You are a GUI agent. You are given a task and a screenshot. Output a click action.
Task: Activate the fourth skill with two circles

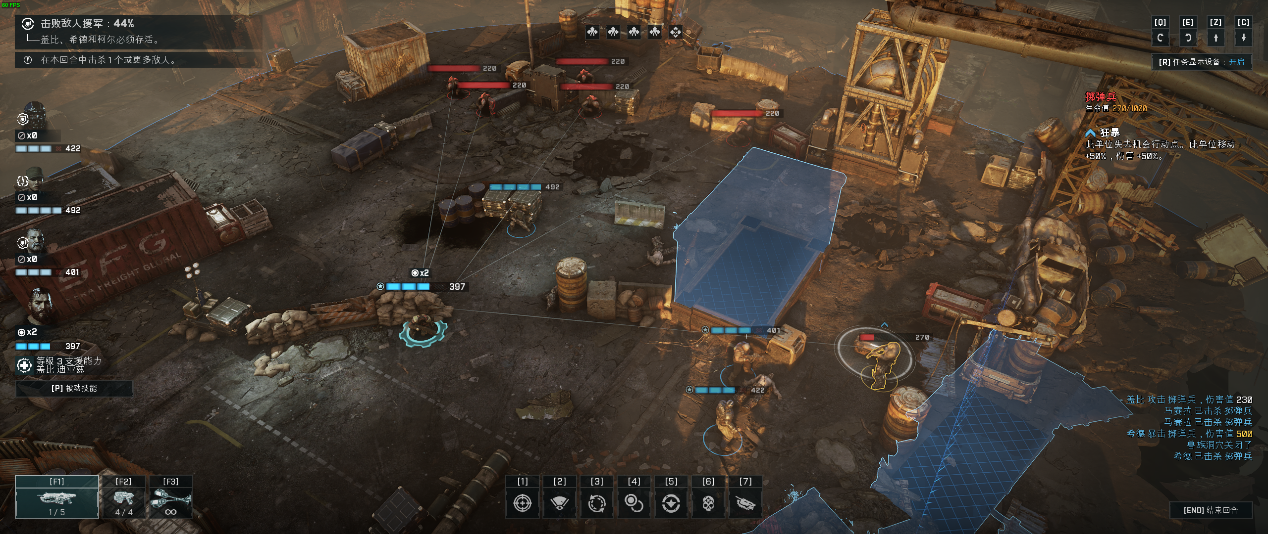633,503
